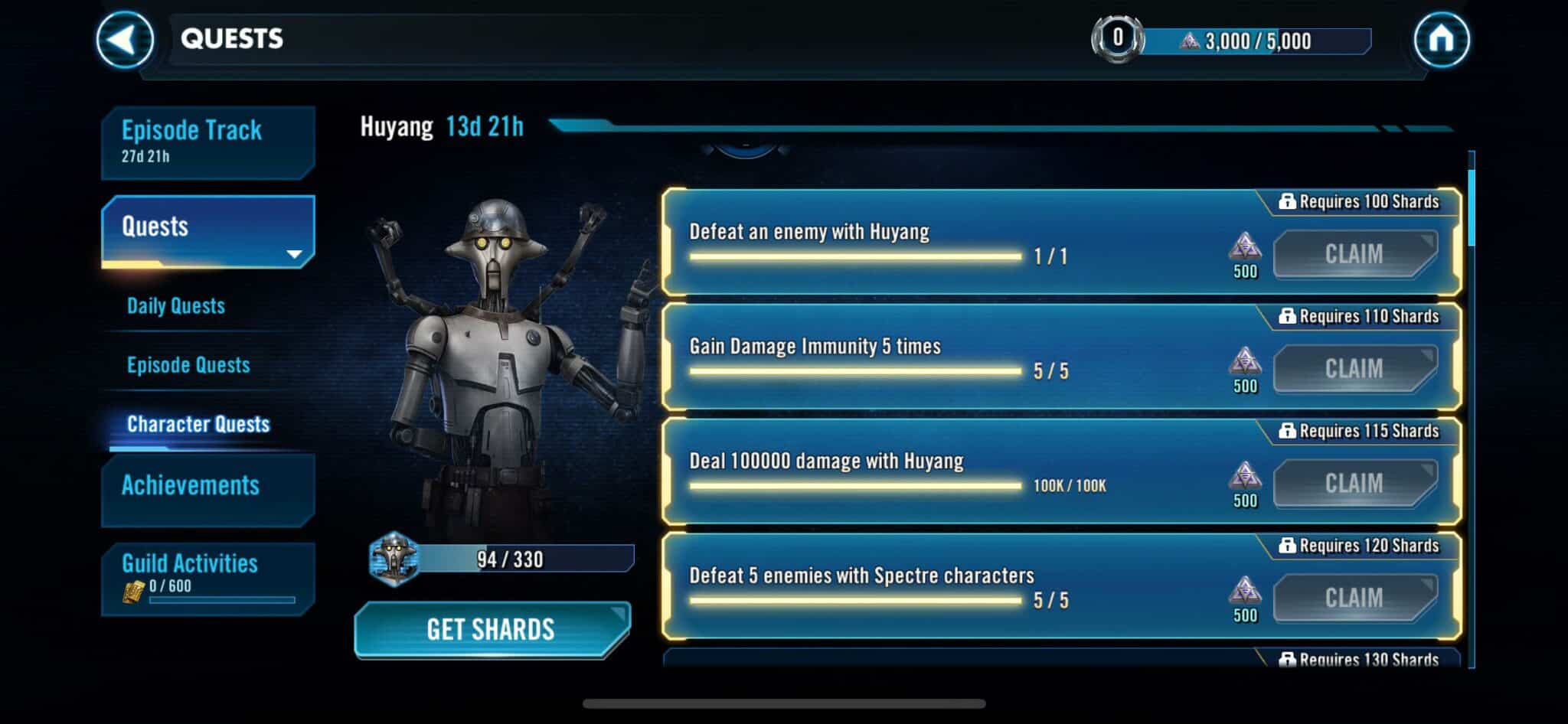Tap the sim ticket icon under Guild Activities
Screen dimensions: 1568x724
136,589
